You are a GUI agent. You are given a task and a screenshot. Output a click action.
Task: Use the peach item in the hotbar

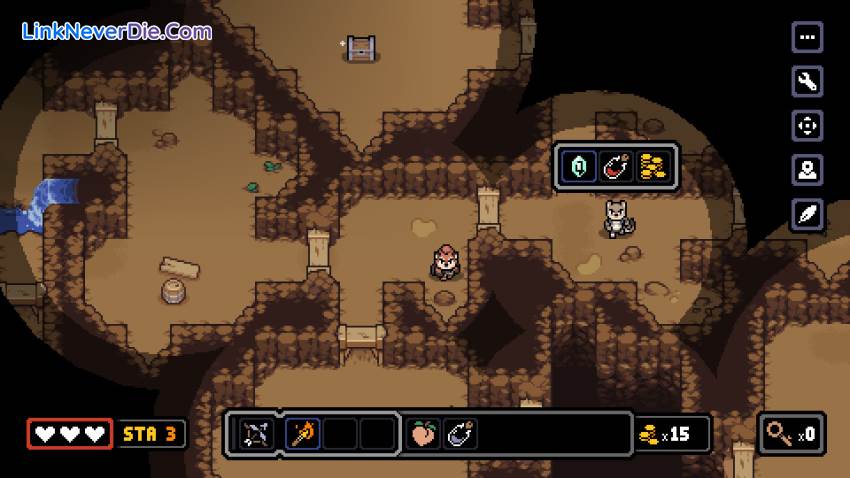(x=424, y=434)
